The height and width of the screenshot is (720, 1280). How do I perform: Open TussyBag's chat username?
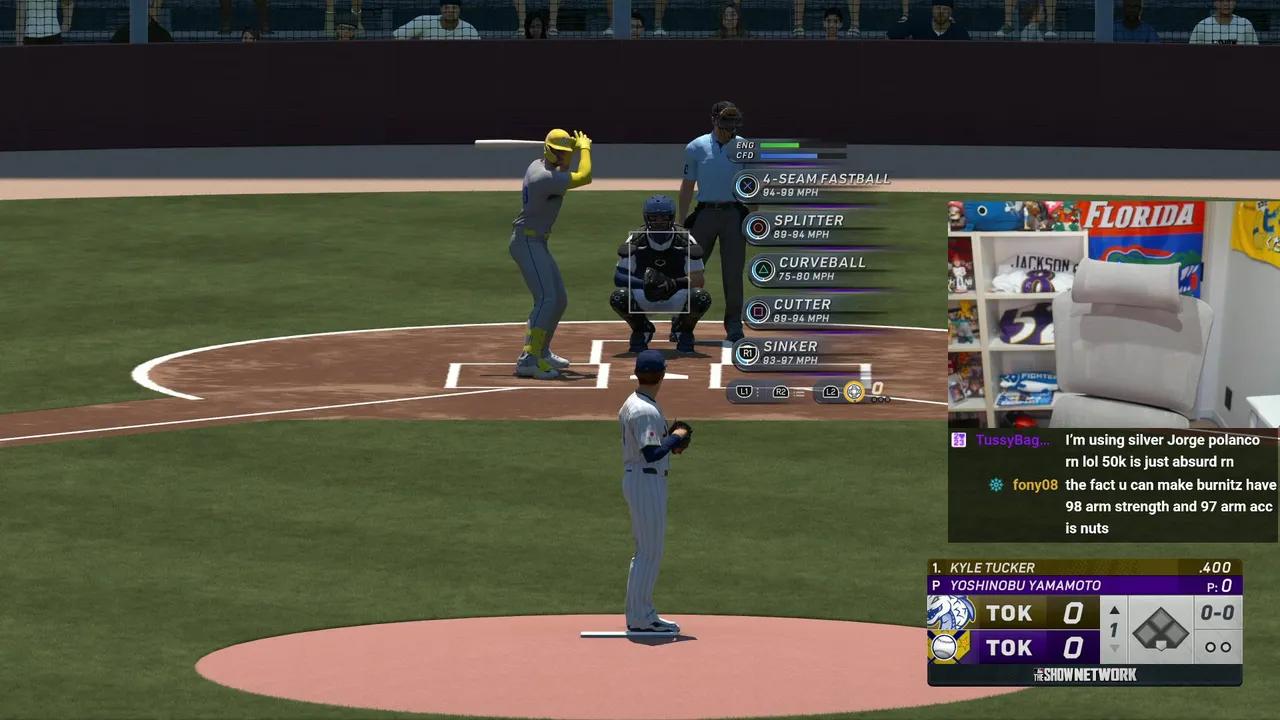click(1013, 440)
